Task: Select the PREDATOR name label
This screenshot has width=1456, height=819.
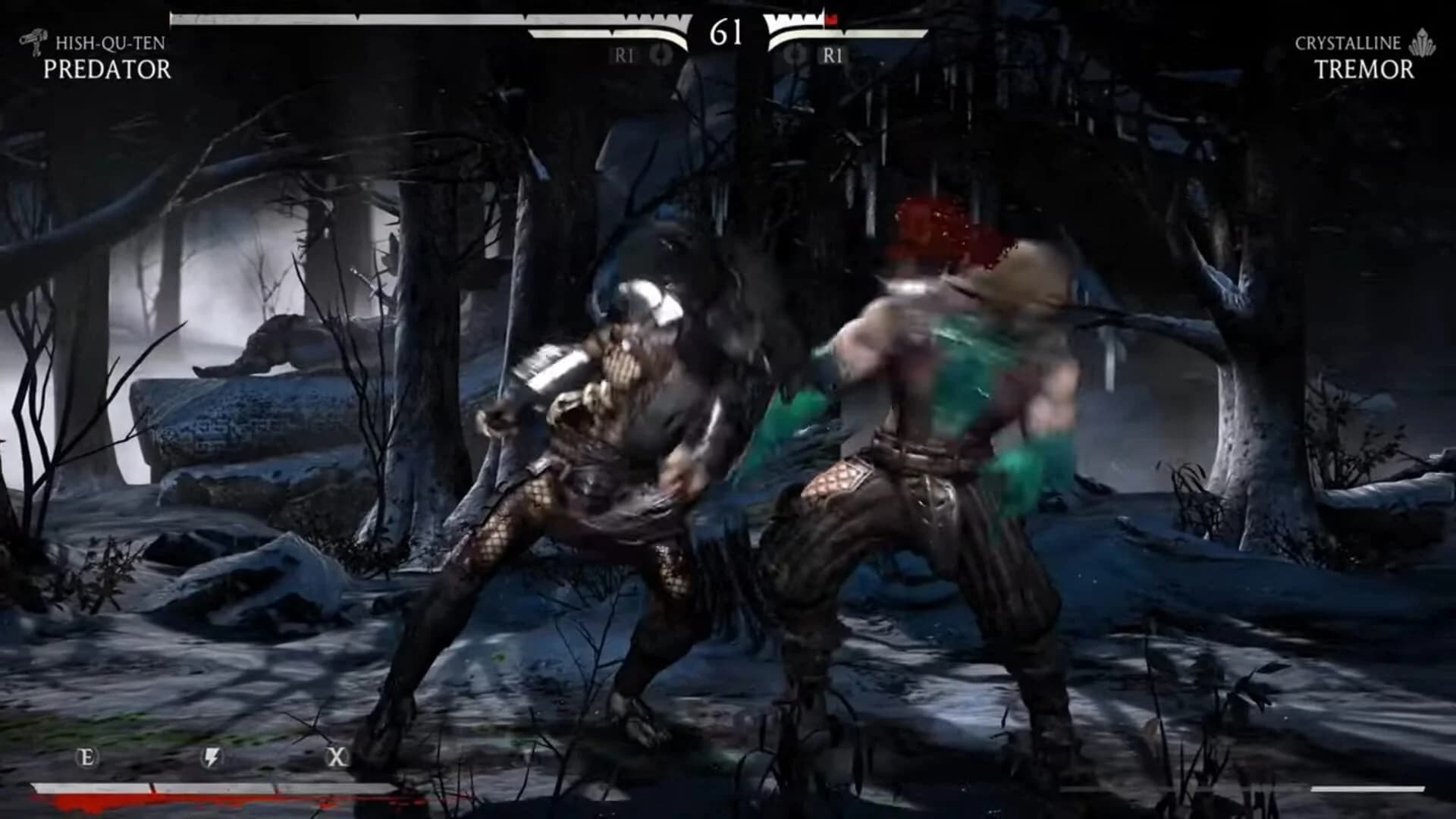Action: pos(109,70)
